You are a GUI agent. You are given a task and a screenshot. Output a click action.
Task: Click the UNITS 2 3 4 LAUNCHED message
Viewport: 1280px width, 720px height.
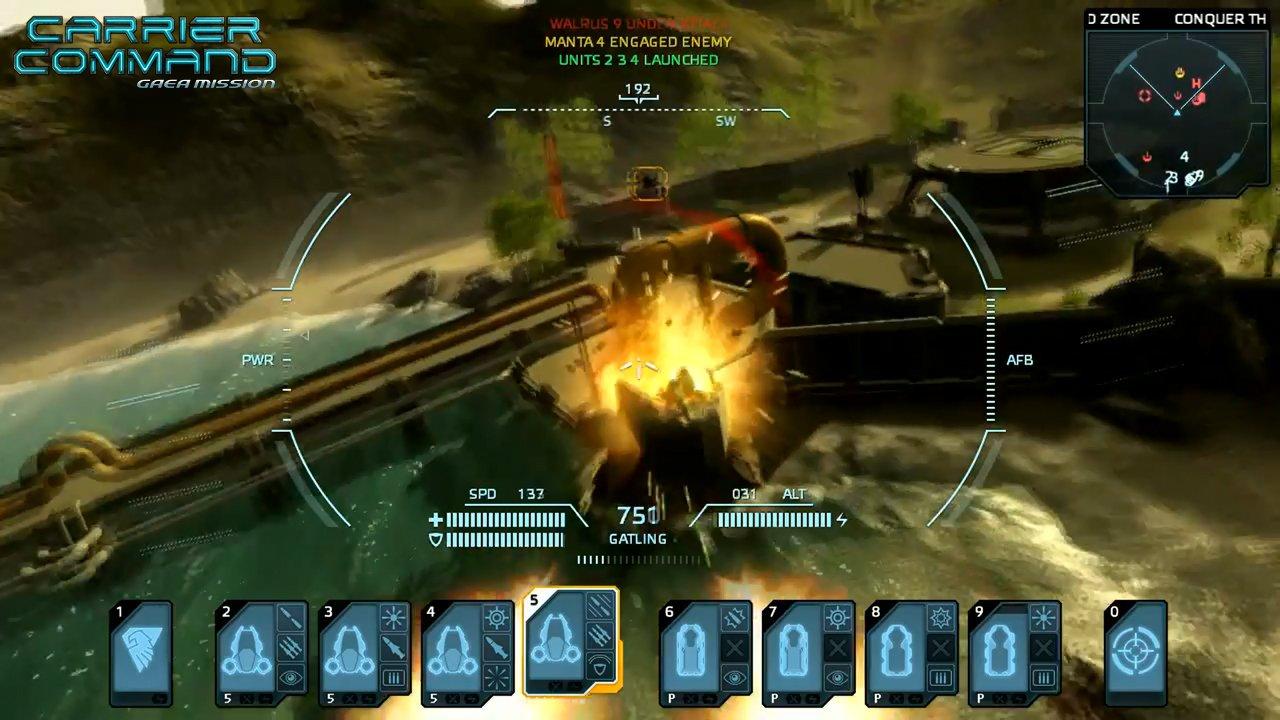click(x=637, y=60)
